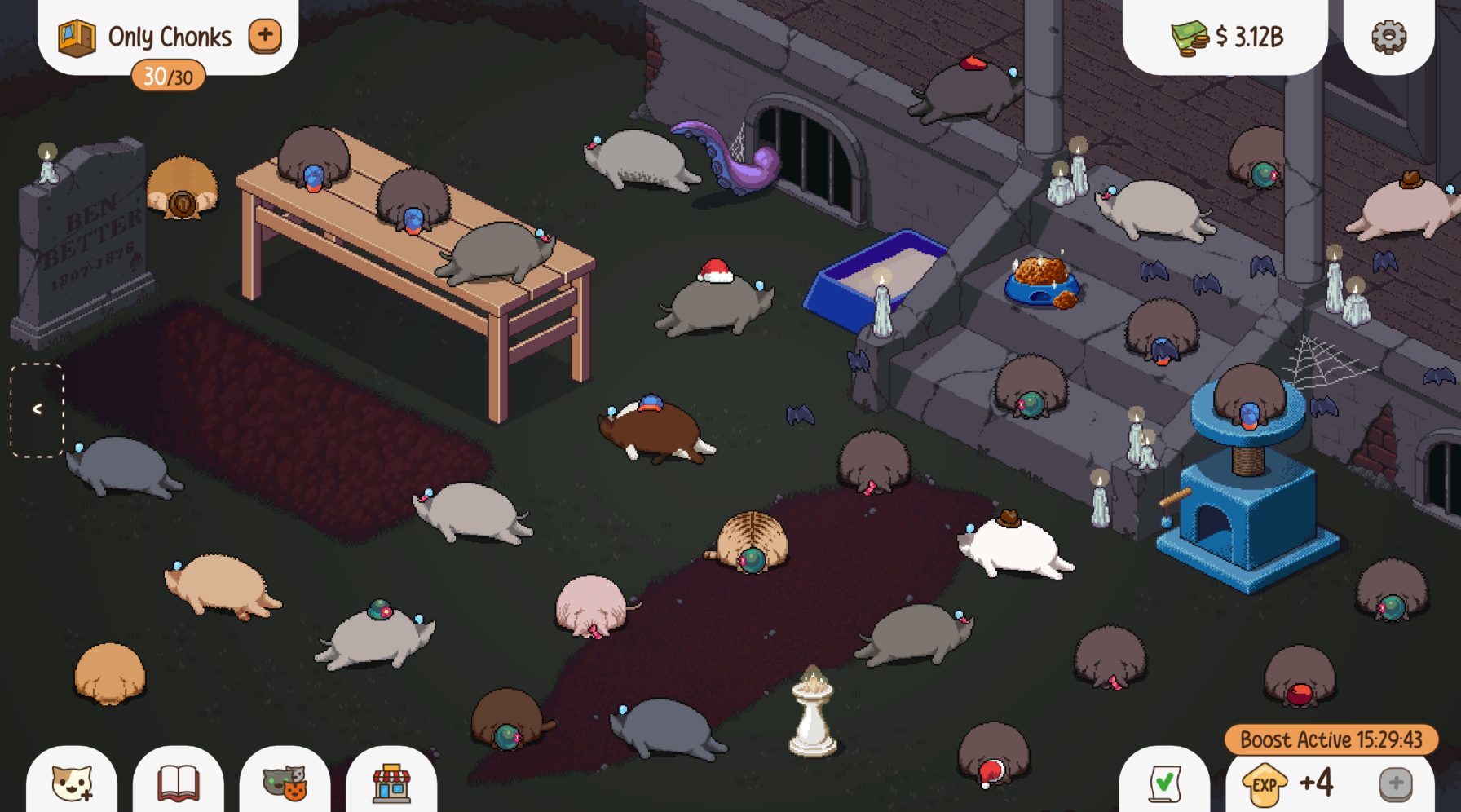Viewport: 1461px width, 812px height.
Task: Click the EXP boost arrow icon
Action: [1265, 786]
